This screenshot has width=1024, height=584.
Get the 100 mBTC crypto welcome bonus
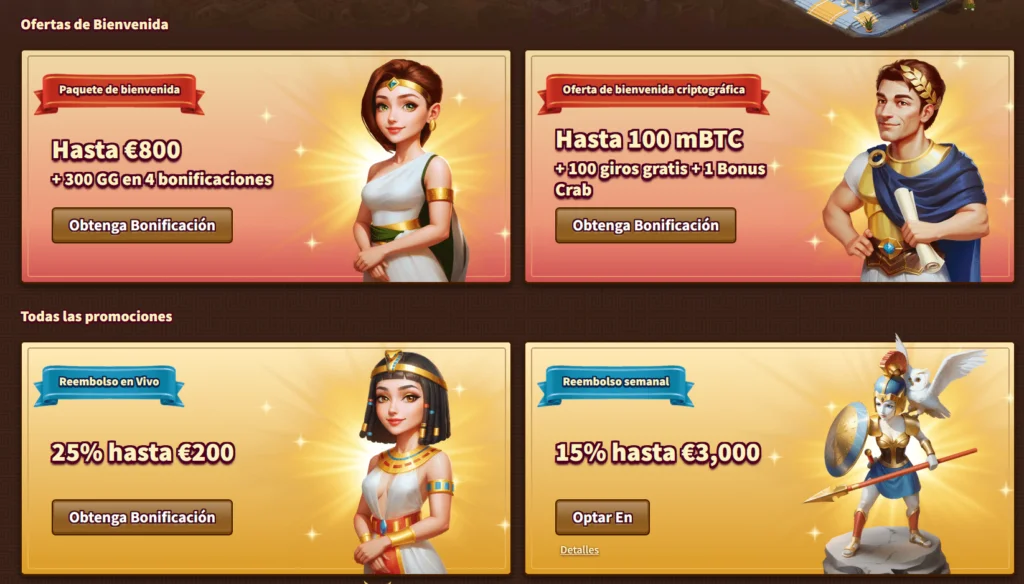(645, 225)
